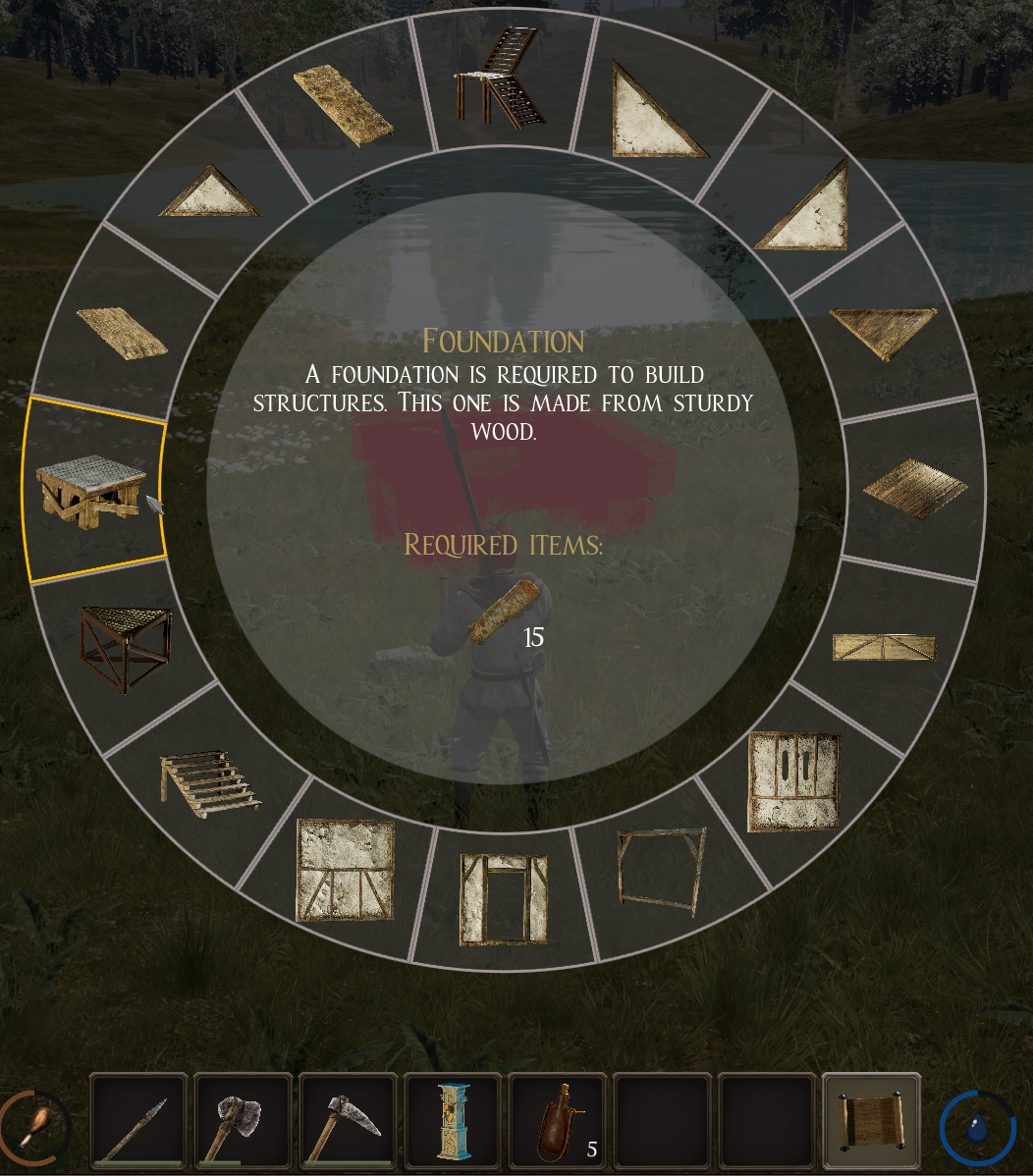Select the teal pillar item slot
The height and width of the screenshot is (1176, 1033).
pos(454,1122)
